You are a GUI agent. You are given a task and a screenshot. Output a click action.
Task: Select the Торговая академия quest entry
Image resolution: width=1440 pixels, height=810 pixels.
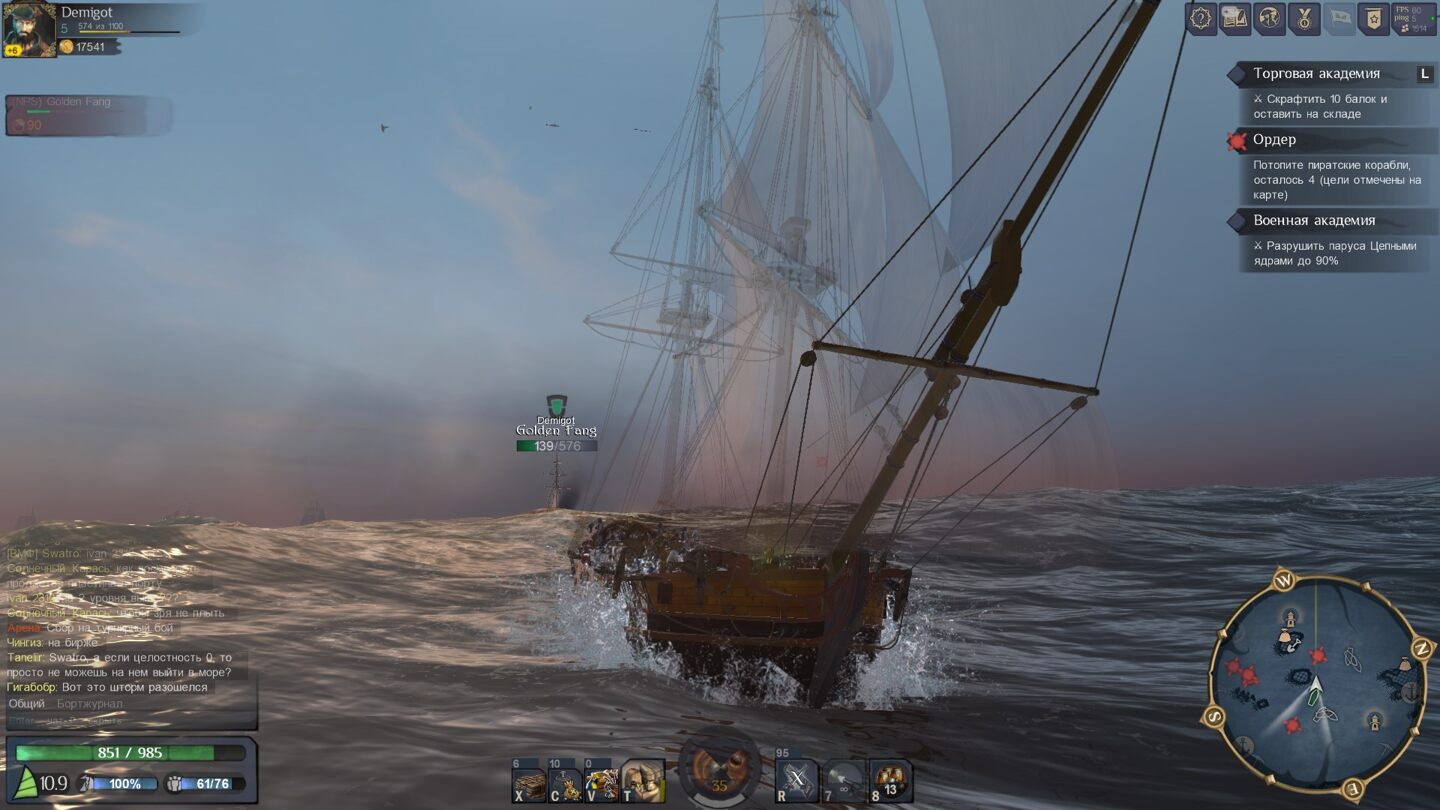1316,74
